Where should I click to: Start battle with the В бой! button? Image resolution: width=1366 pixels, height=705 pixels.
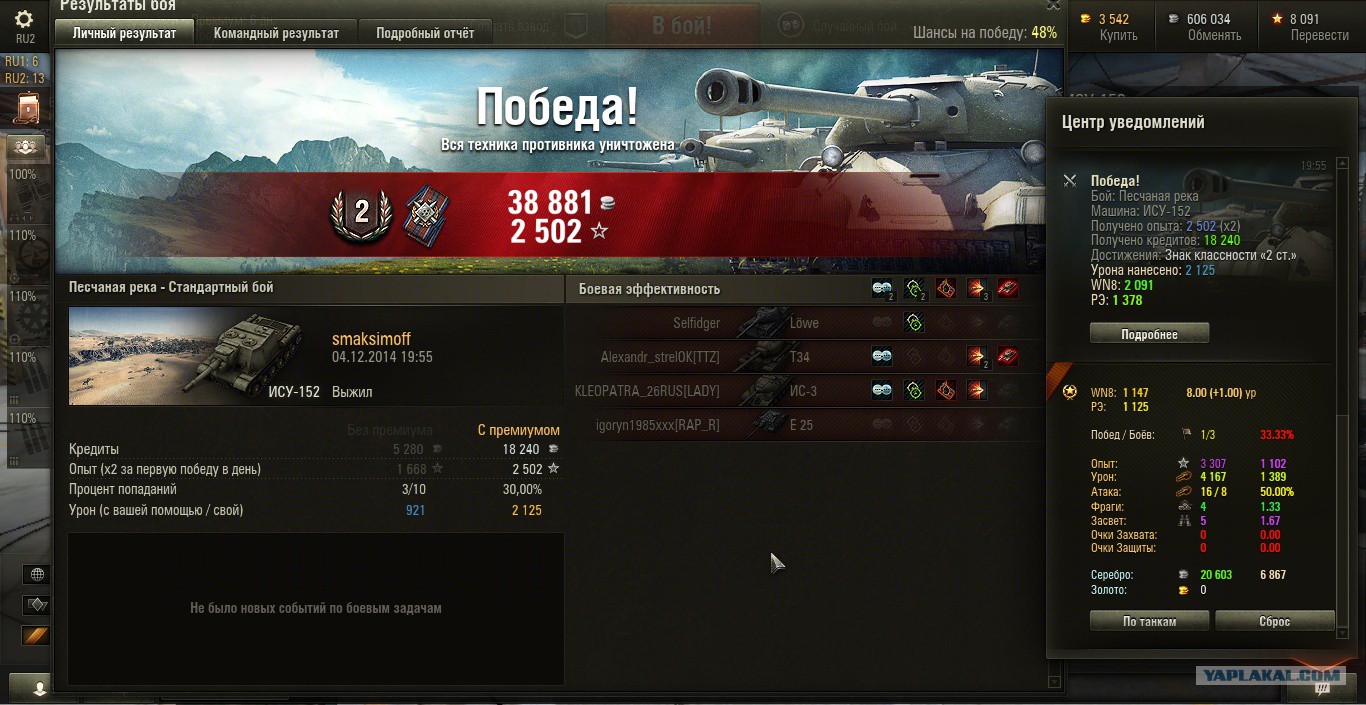682,26
